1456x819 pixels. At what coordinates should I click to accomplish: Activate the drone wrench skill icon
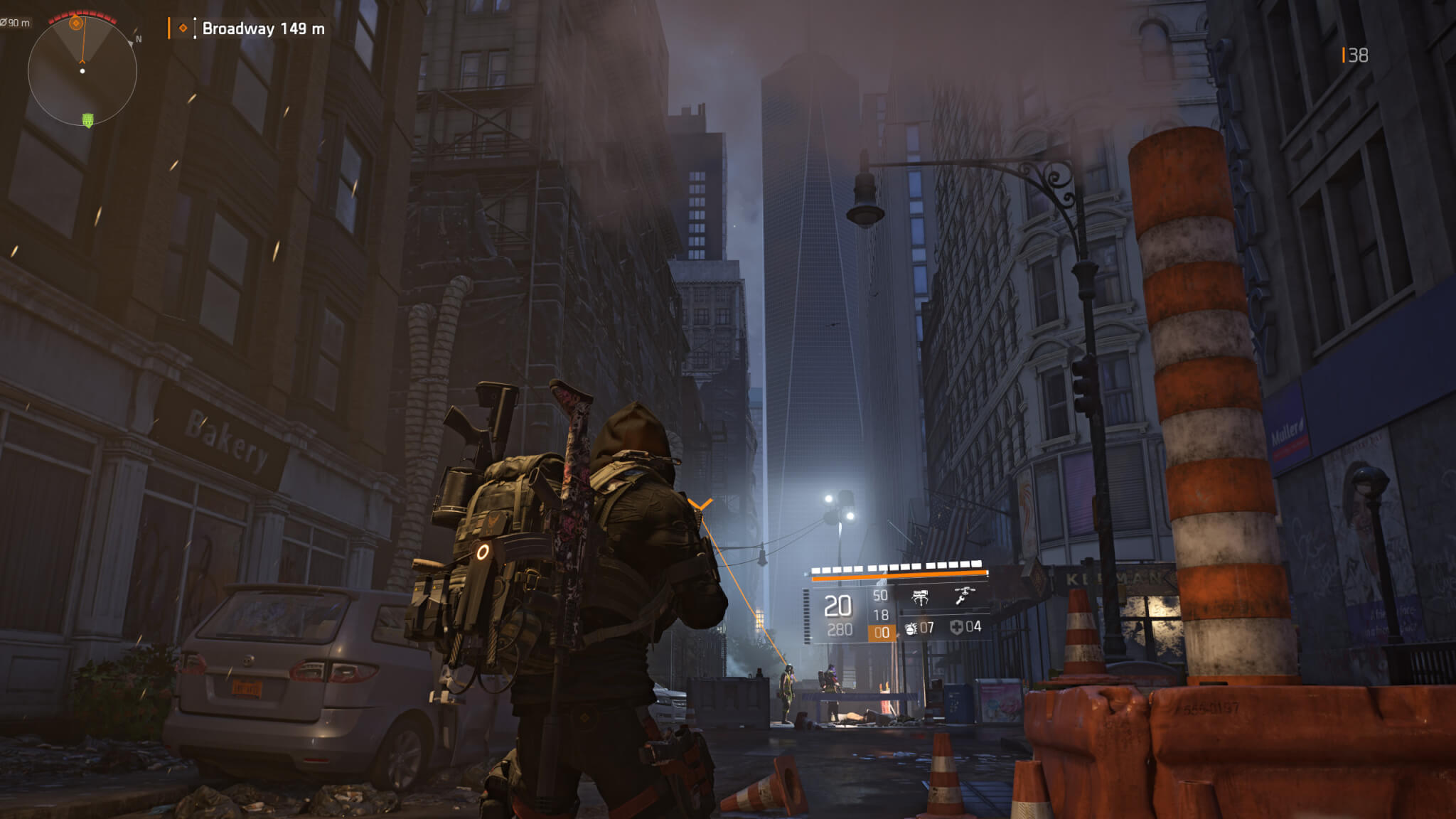click(963, 595)
